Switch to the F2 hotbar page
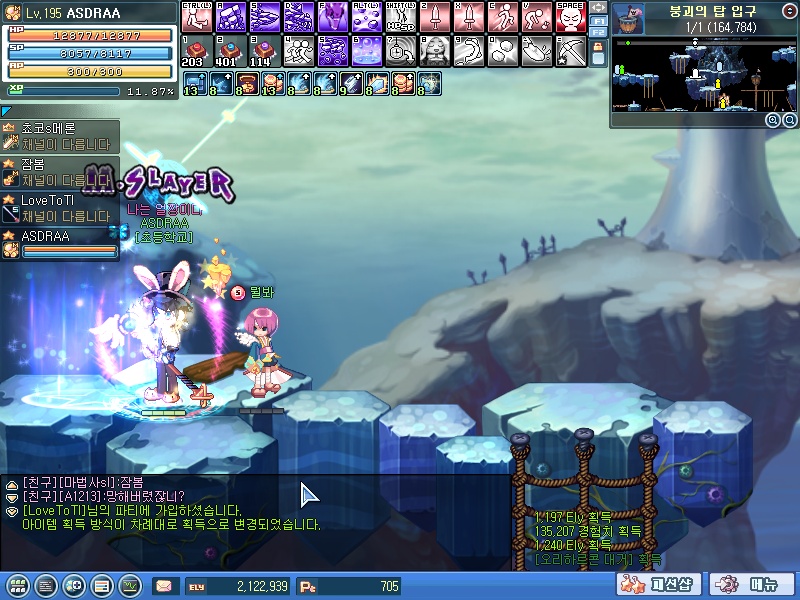 [x=598, y=34]
